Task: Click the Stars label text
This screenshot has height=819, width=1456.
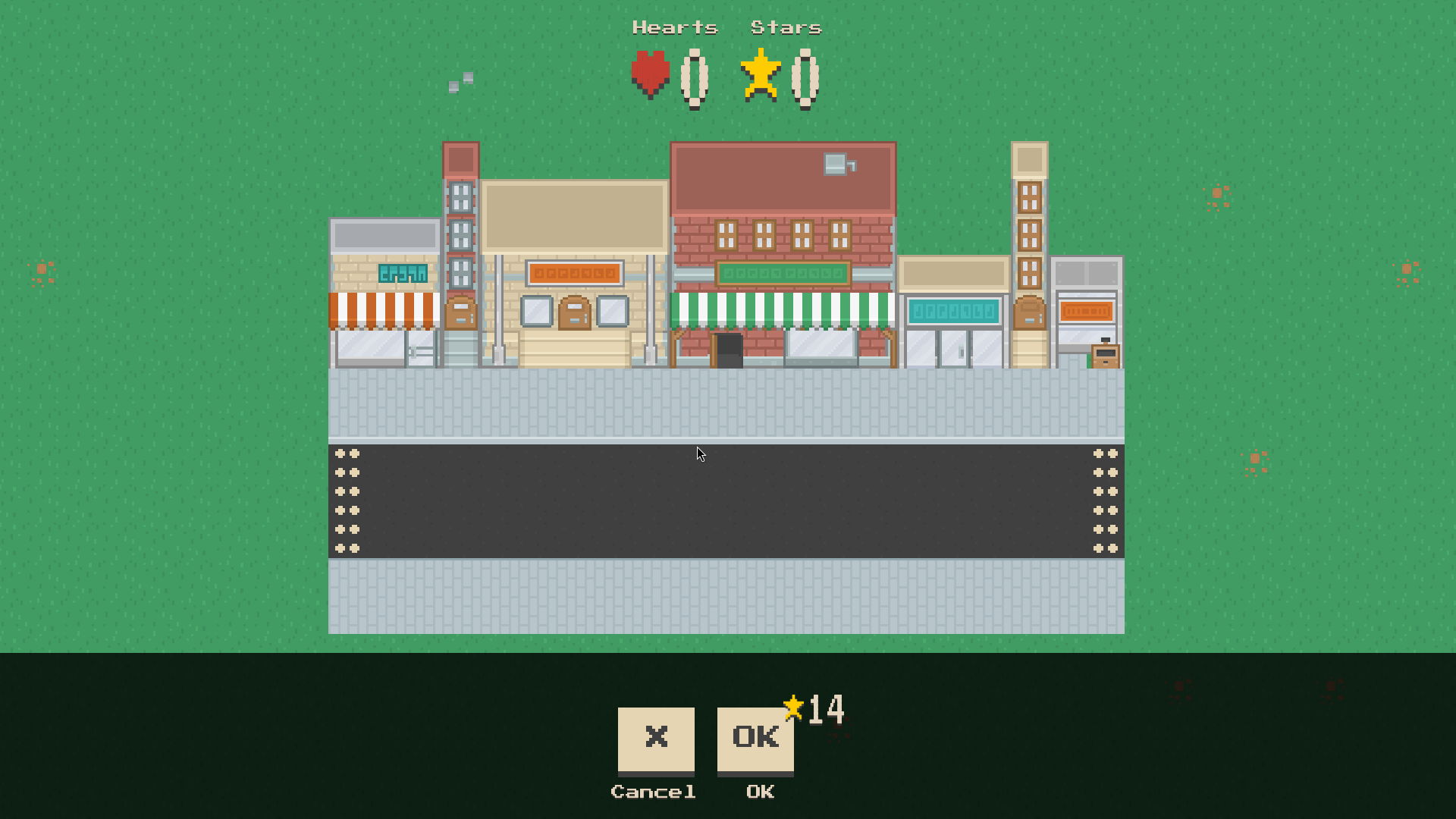Action: tap(785, 27)
